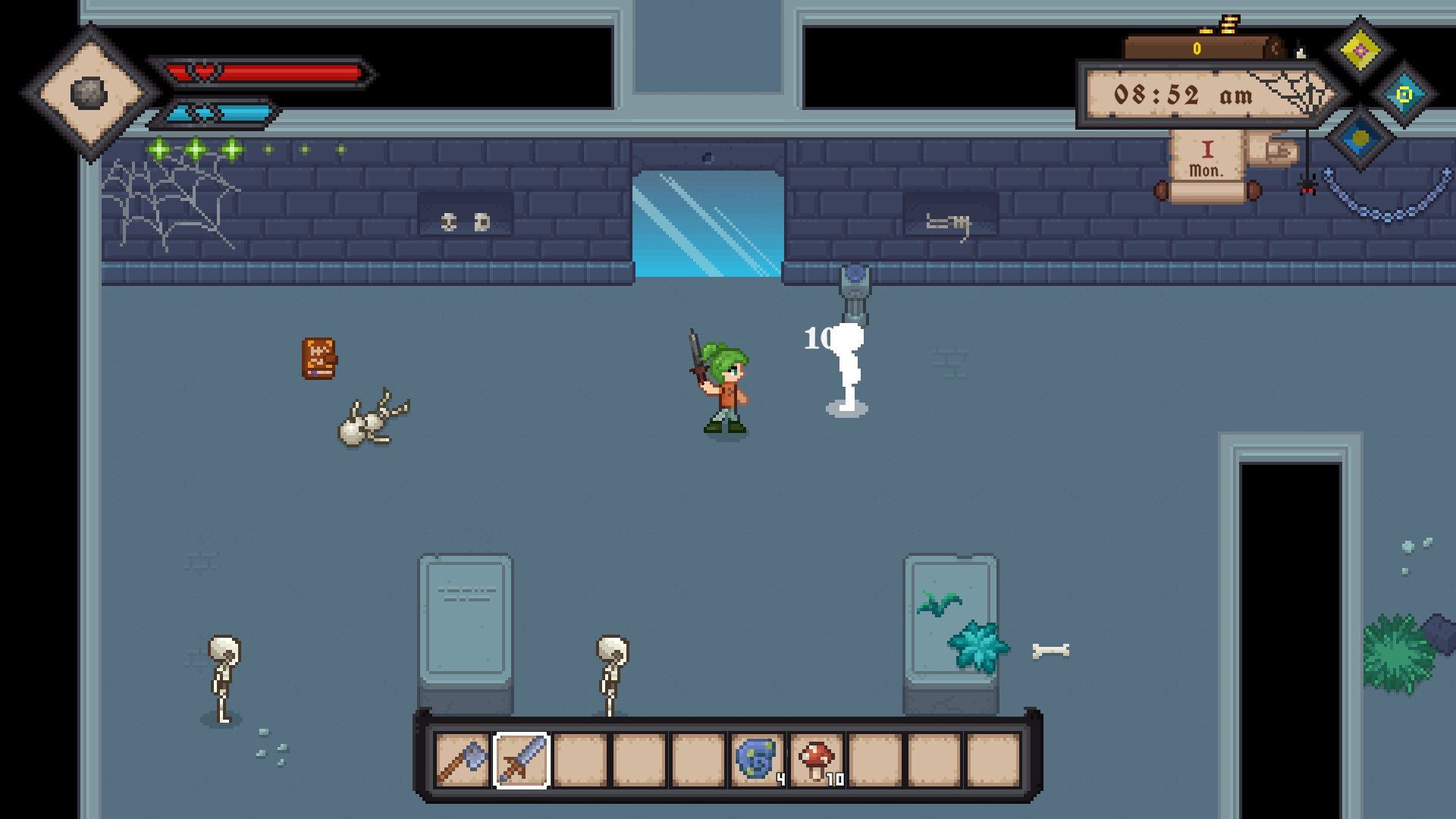Click the blue mana bar
This screenshot has width=1456, height=819.
(x=220, y=111)
